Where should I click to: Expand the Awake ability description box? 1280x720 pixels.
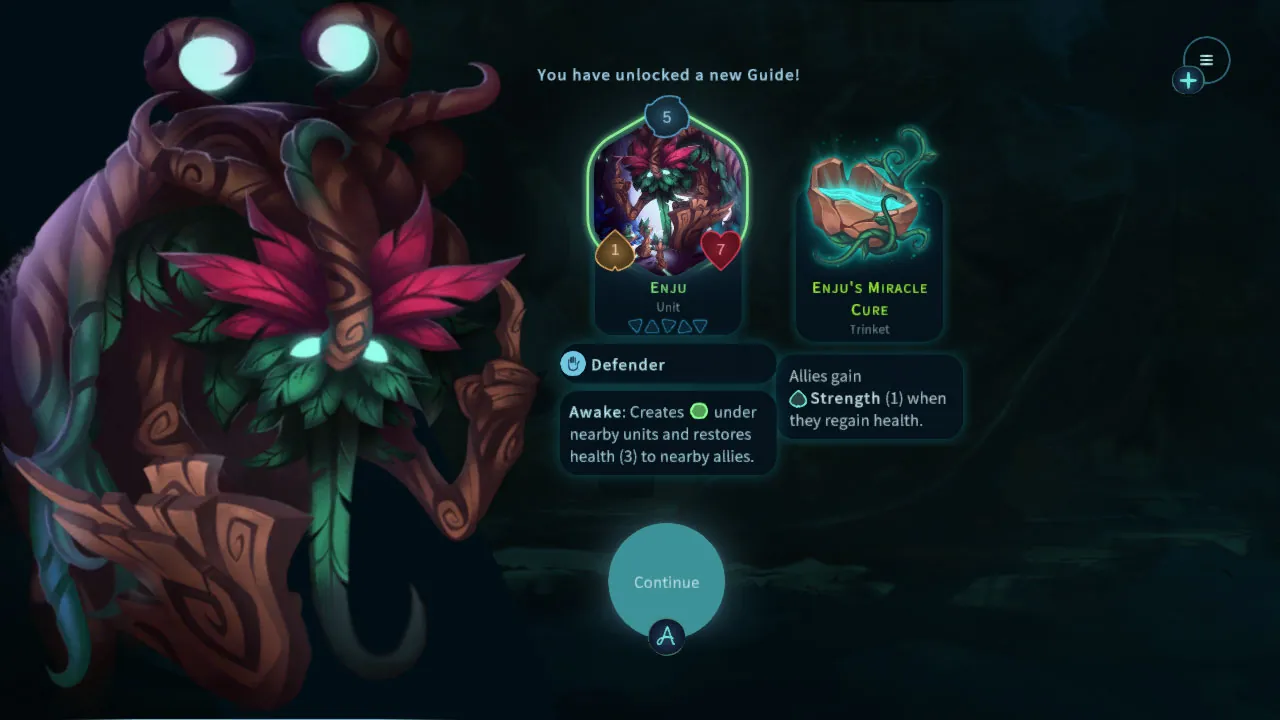tap(667, 433)
